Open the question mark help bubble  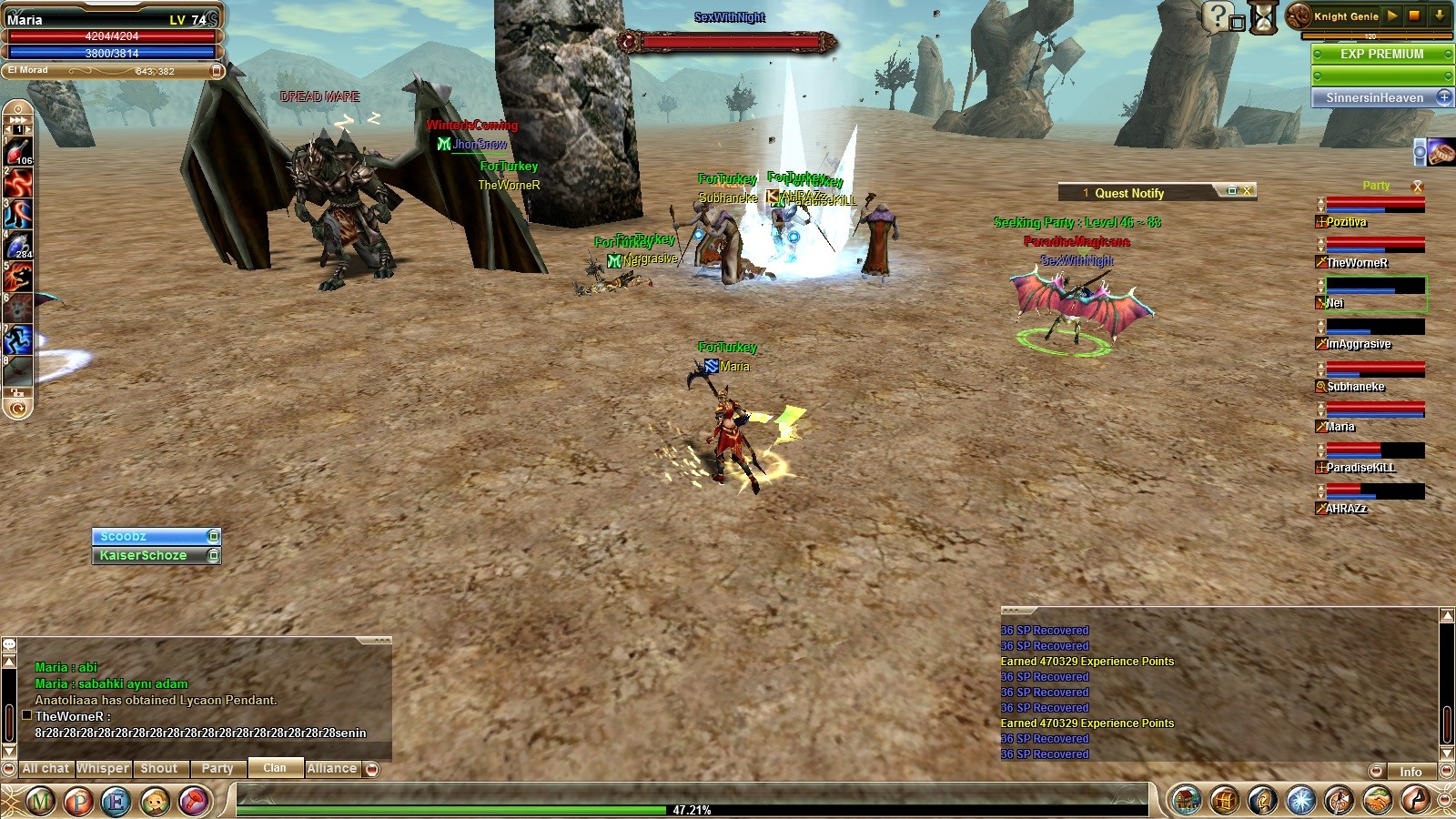point(1217,15)
